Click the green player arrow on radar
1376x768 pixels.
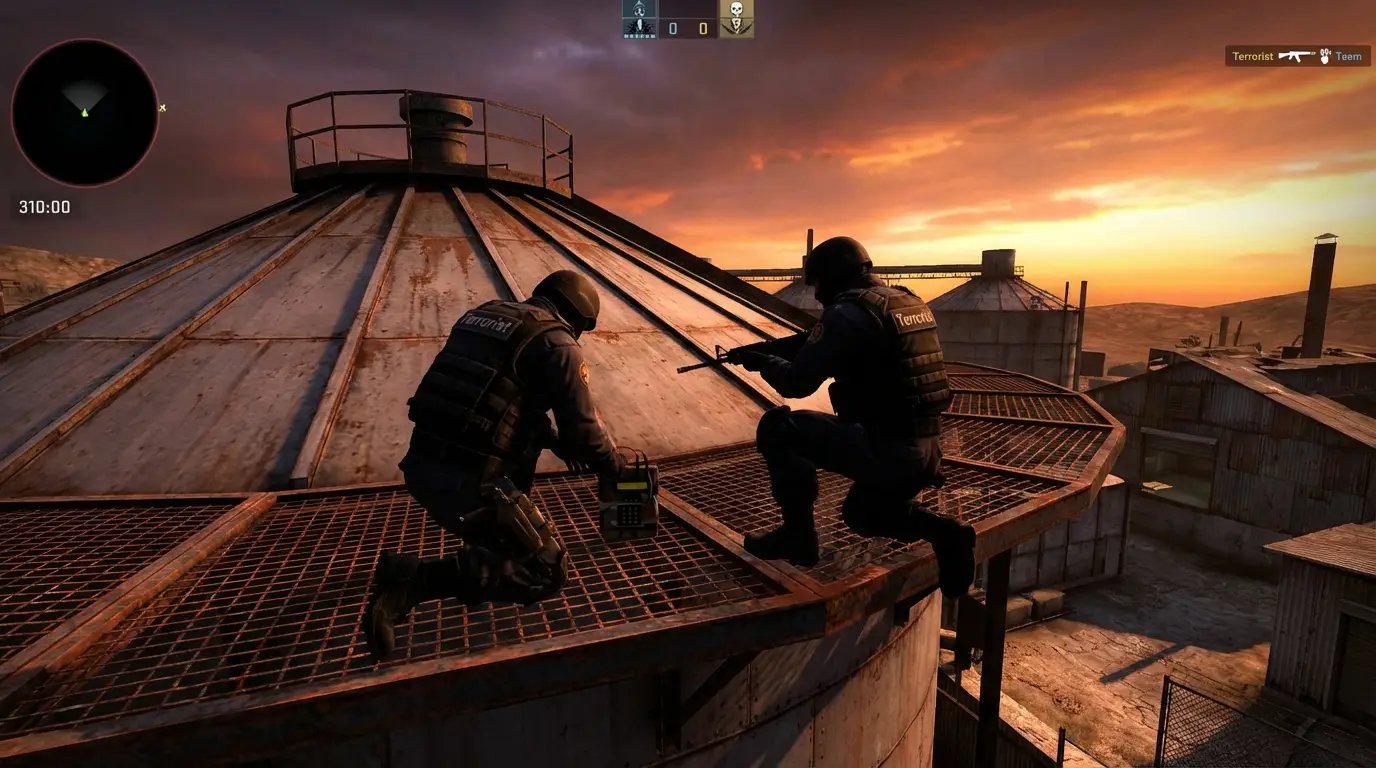pyautogui.click(x=85, y=111)
